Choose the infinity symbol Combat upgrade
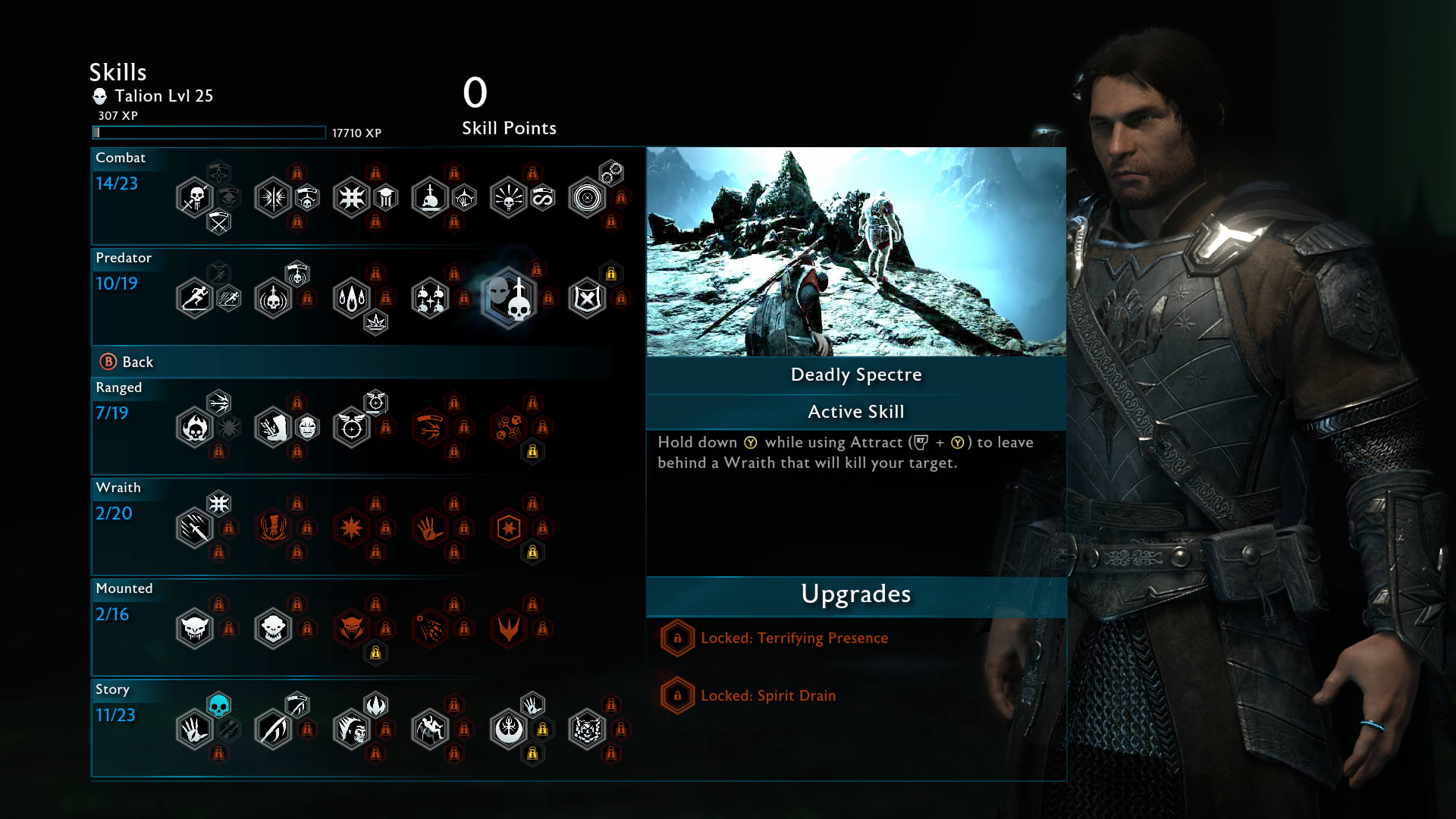 pos(543,198)
